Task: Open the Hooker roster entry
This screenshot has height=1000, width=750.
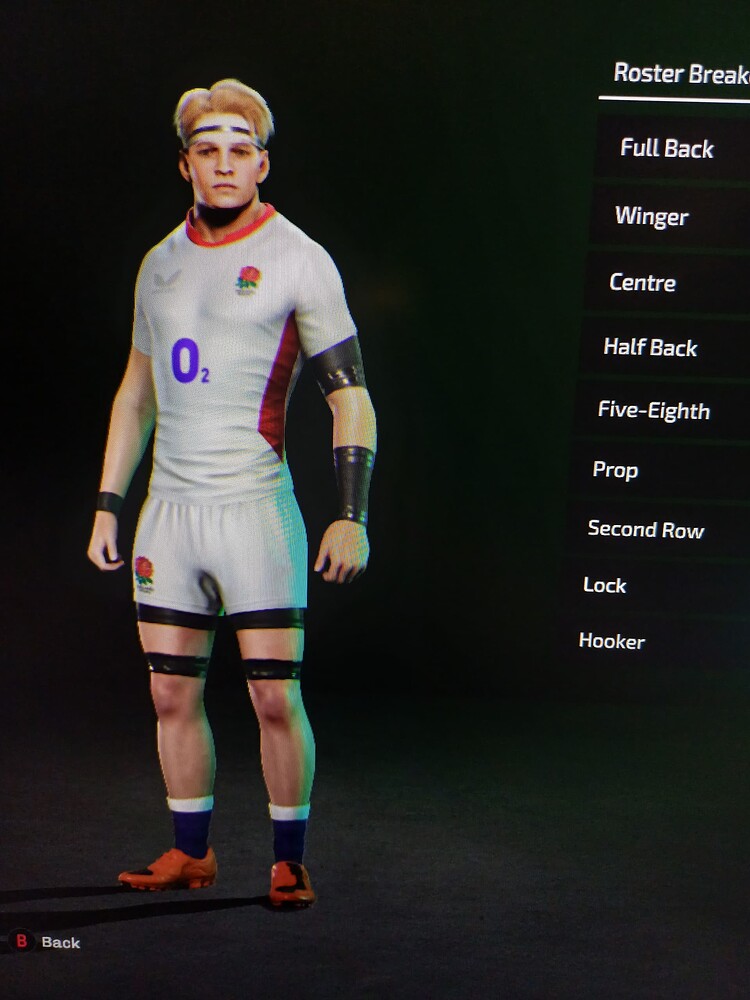Action: pyautogui.click(x=612, y=641)
